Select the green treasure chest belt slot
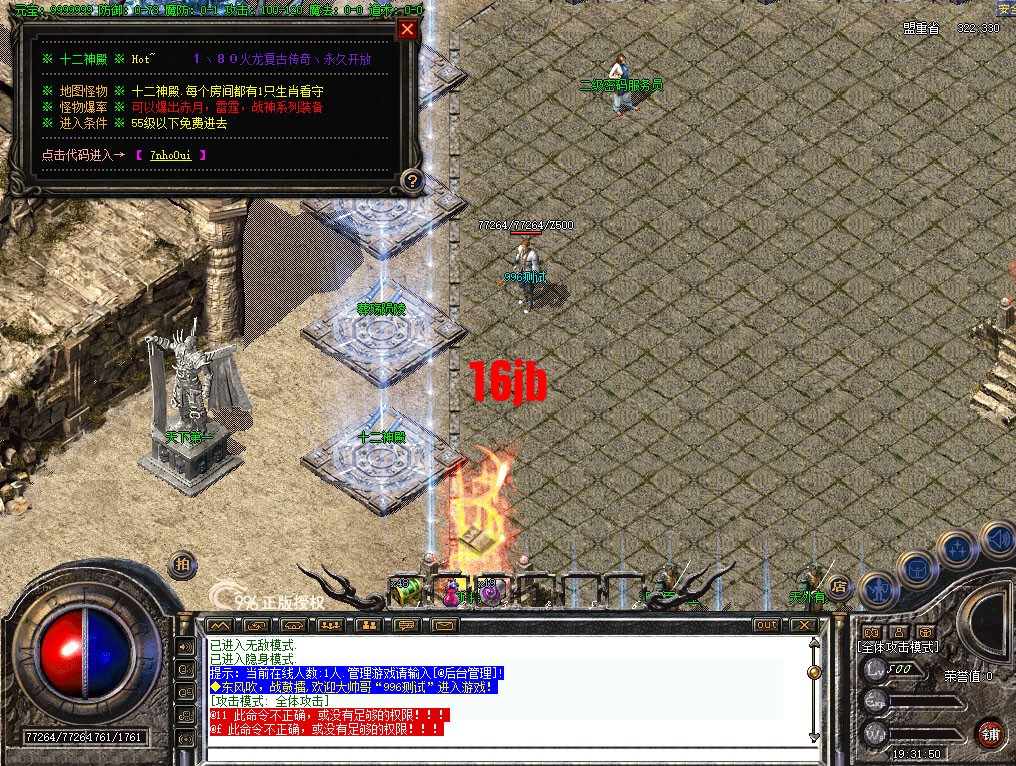 tap(405, 591)
